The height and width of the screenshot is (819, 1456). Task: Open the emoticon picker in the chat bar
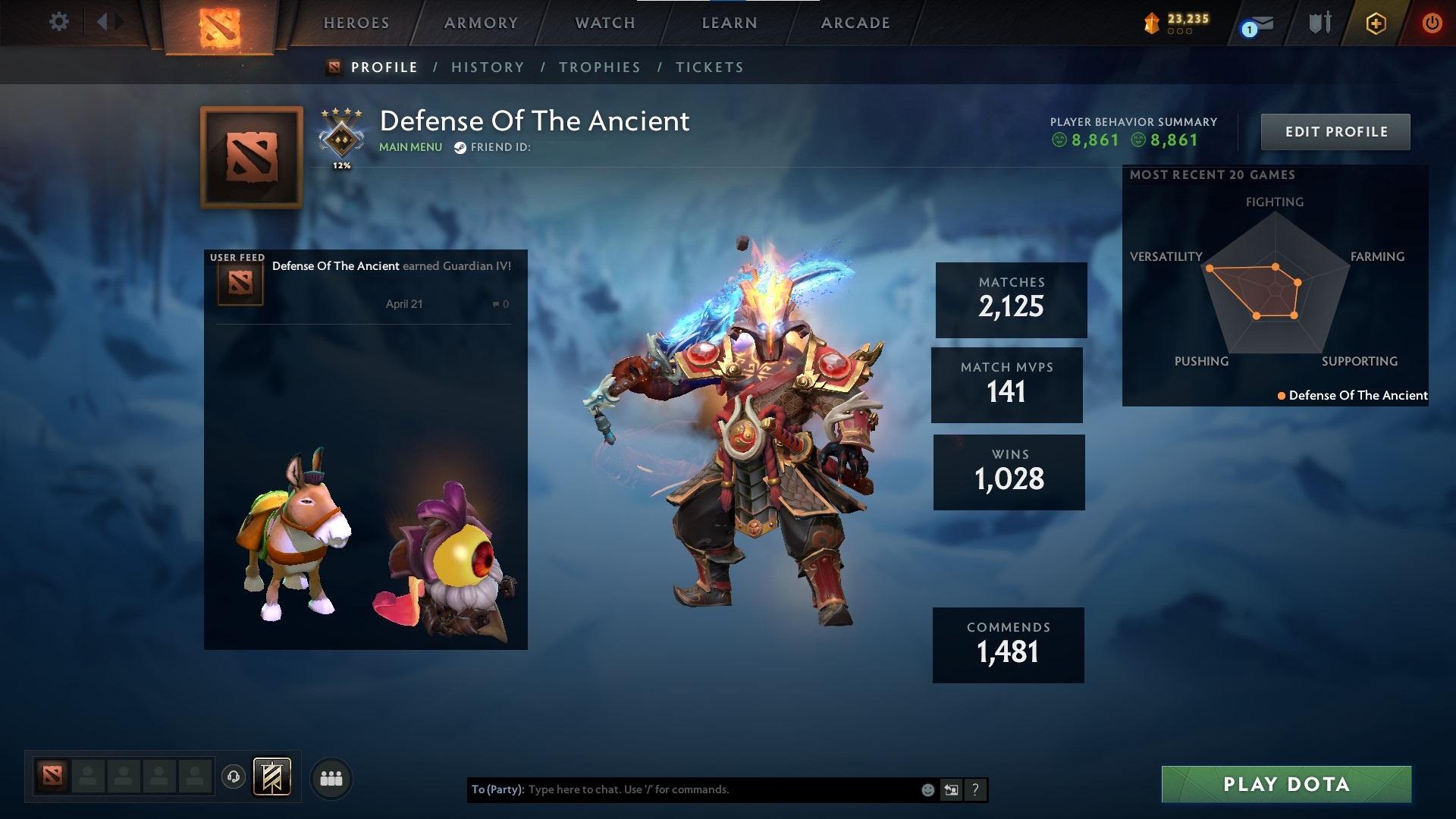pos(927,789)
